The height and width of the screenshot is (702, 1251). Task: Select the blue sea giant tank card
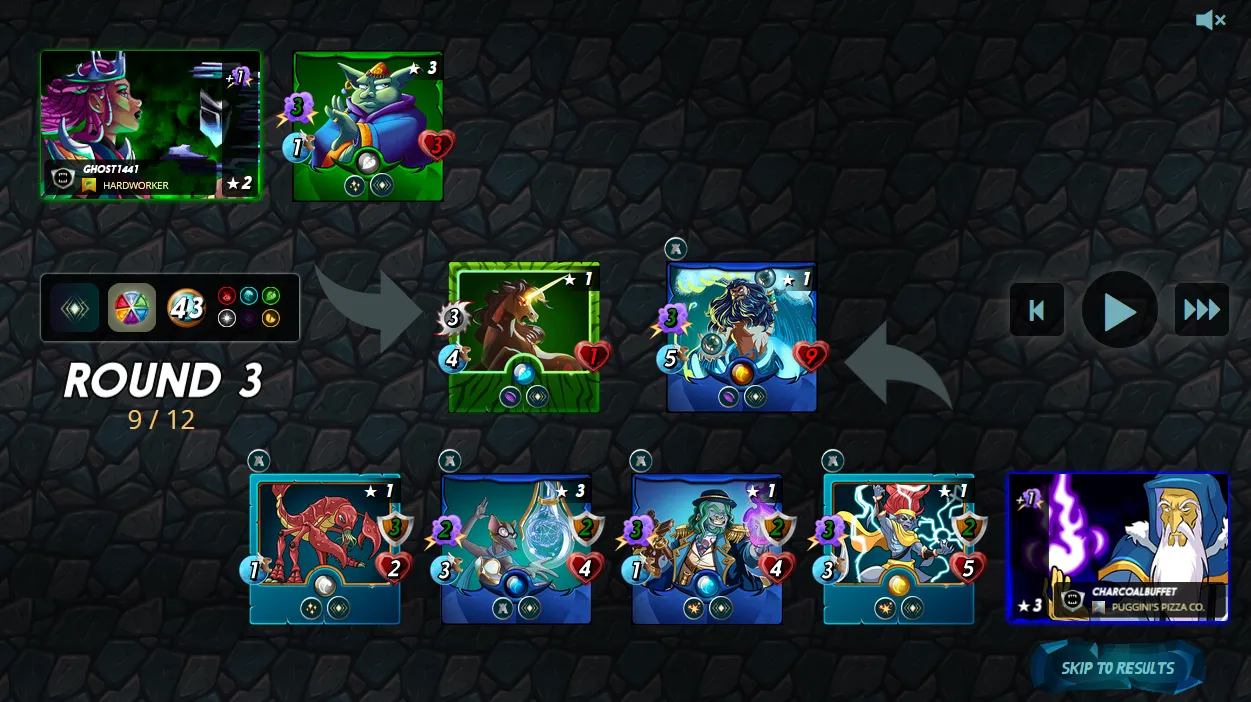click(741, 337)
